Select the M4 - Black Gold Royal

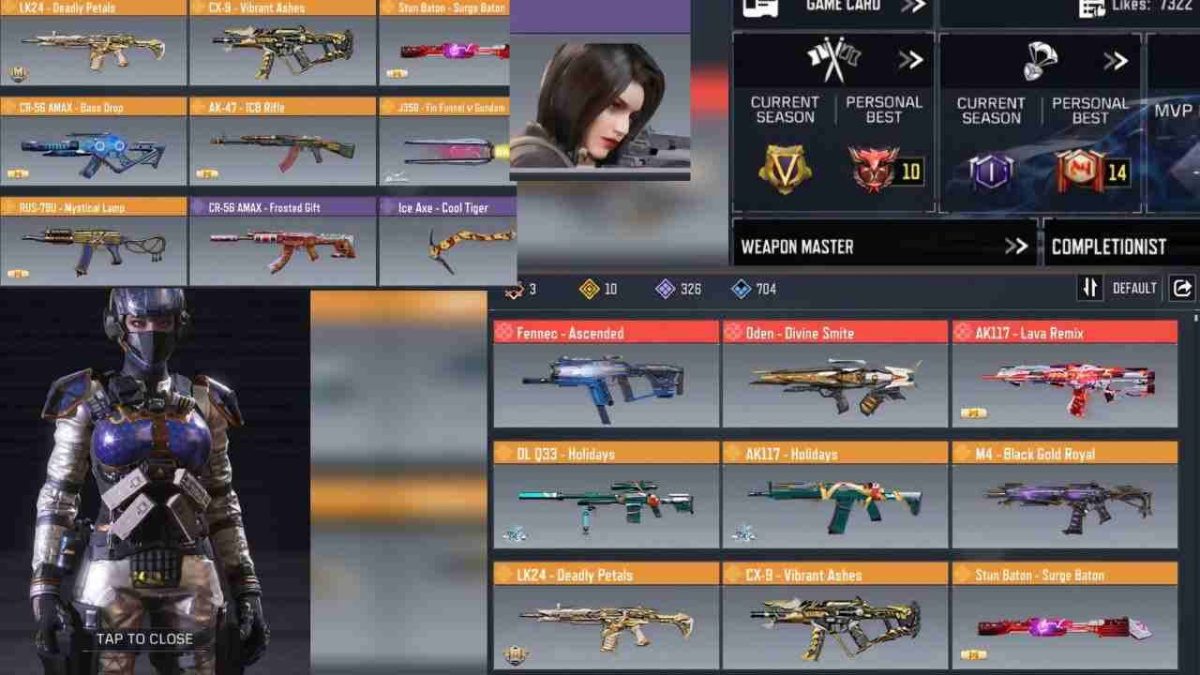[1064, 496]
